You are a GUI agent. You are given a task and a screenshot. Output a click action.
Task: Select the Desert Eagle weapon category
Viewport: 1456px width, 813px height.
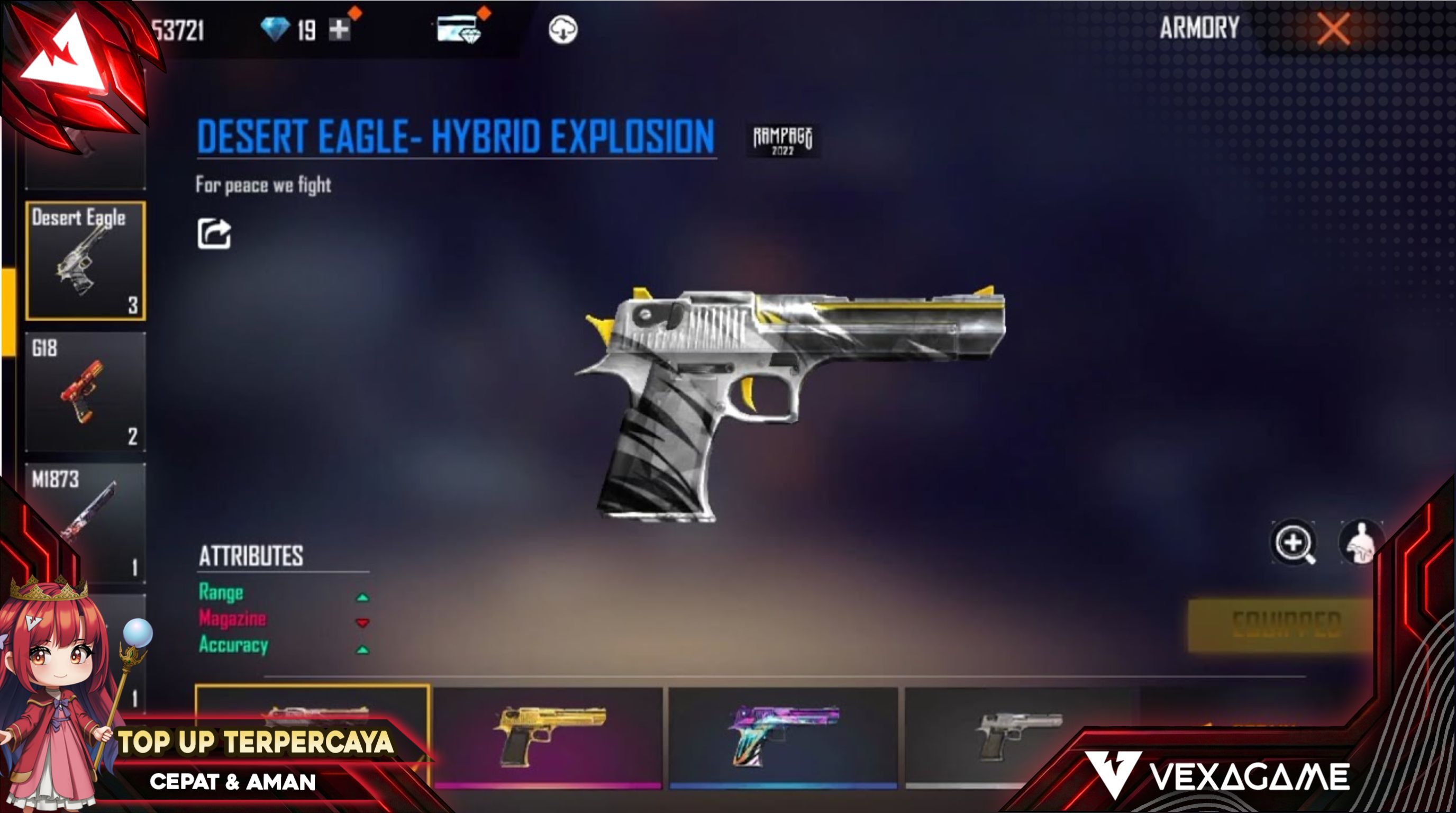coord(85,260)
